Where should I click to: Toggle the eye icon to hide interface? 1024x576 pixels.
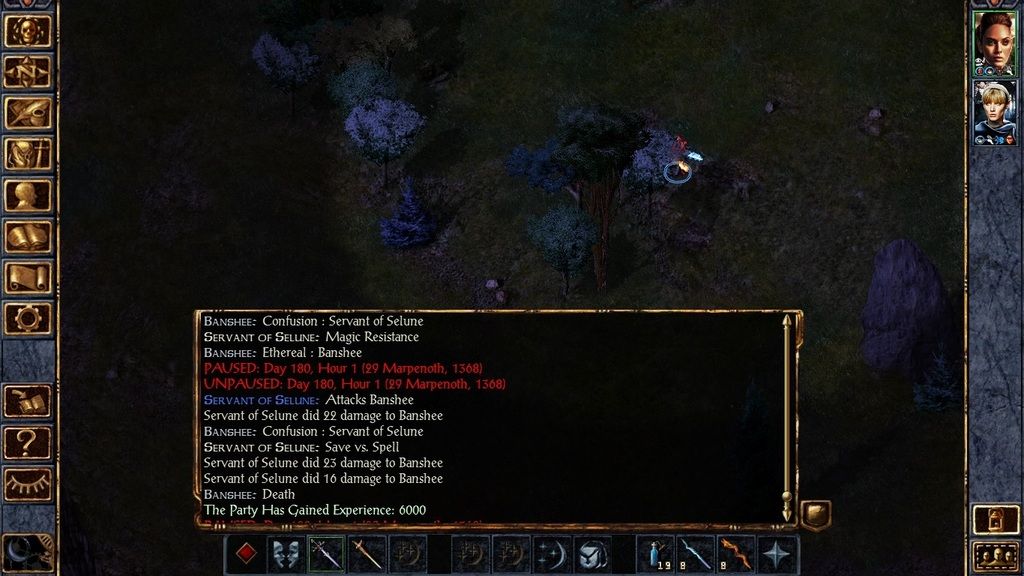coord(28,483)
